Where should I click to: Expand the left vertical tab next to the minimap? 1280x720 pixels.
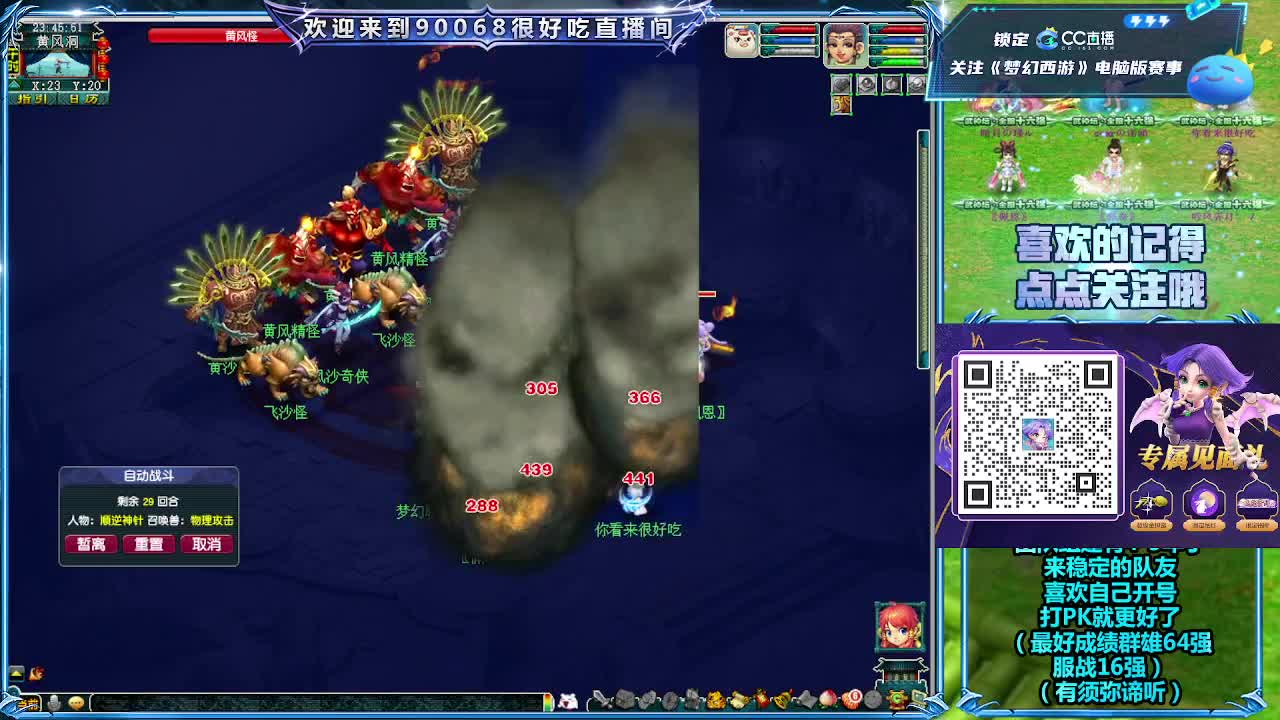[13, 60]
